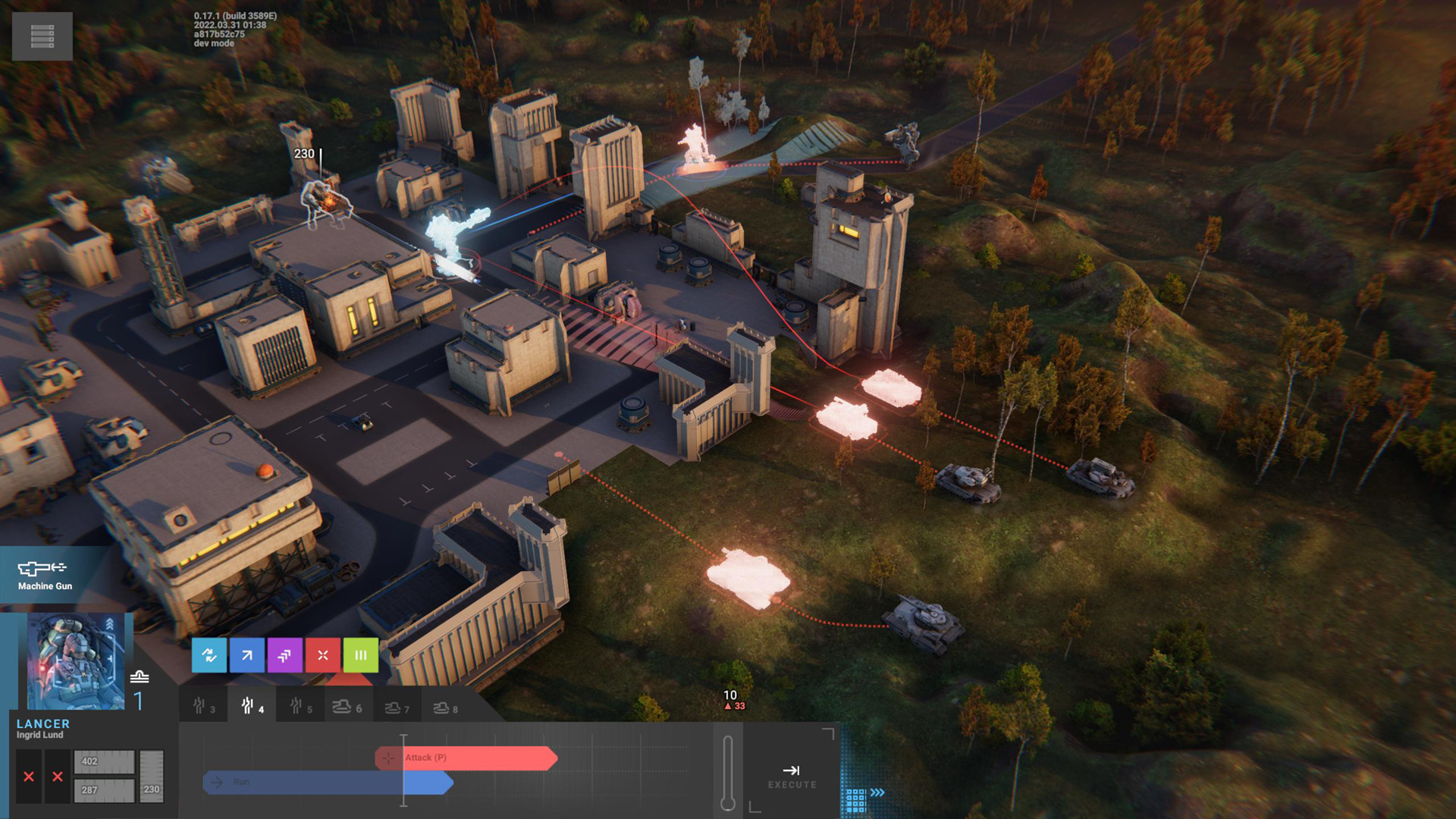Choose the green three-bars action button

361,655
